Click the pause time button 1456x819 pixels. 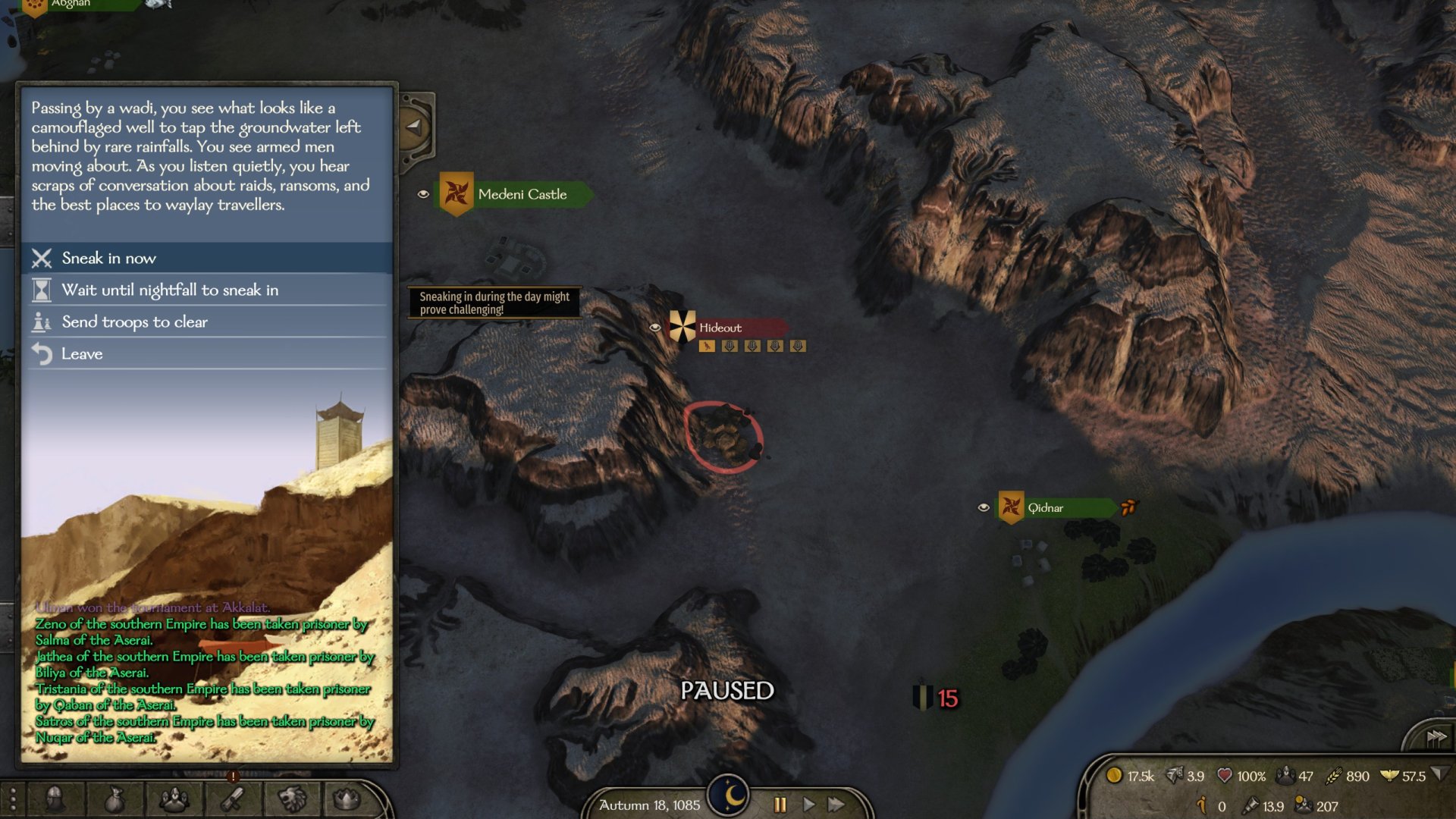point(780,805)
